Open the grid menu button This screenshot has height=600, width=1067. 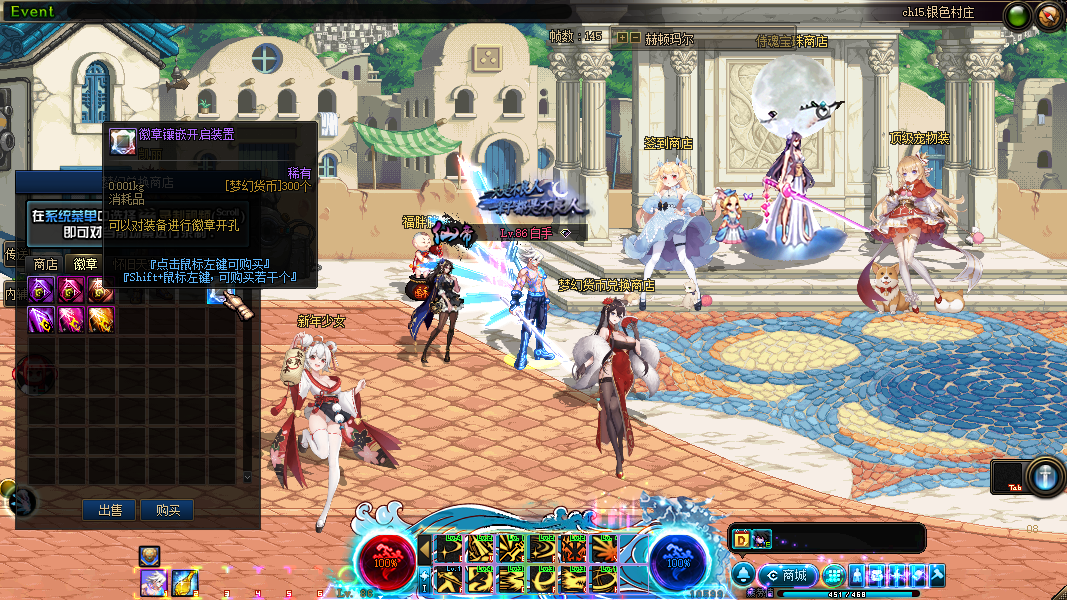coord(834,575)
